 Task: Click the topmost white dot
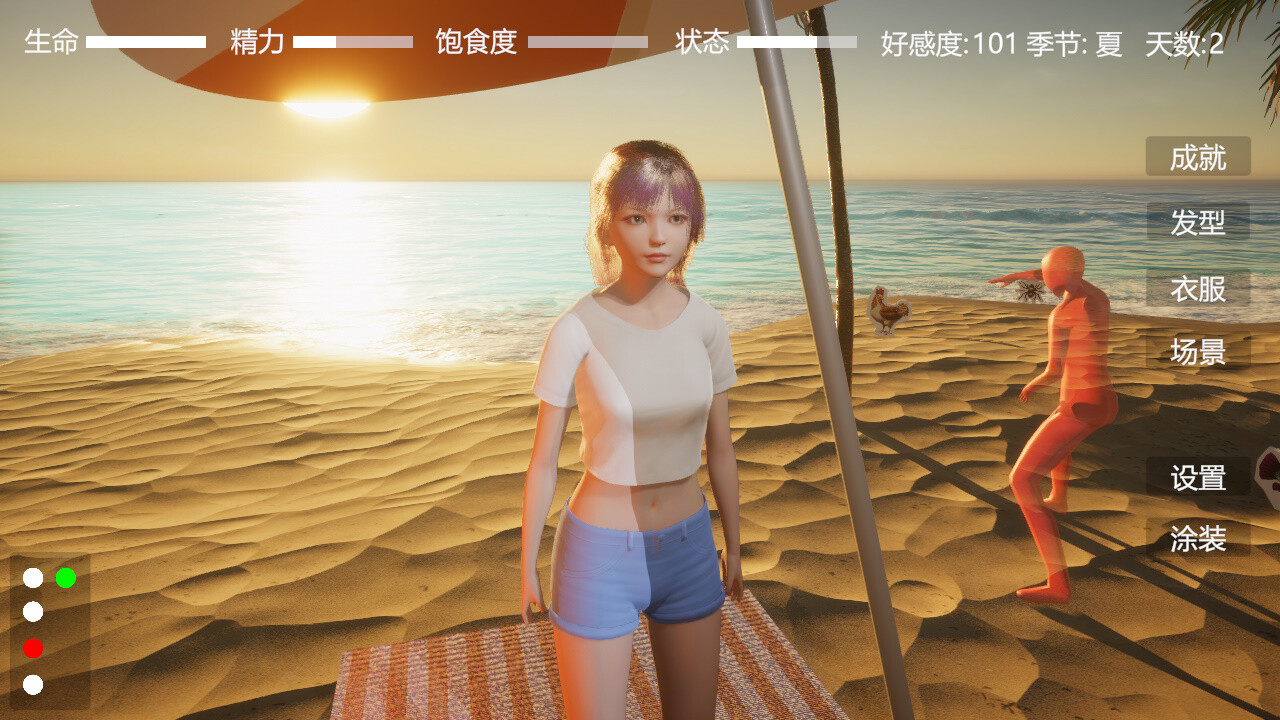tap(33, 577)
